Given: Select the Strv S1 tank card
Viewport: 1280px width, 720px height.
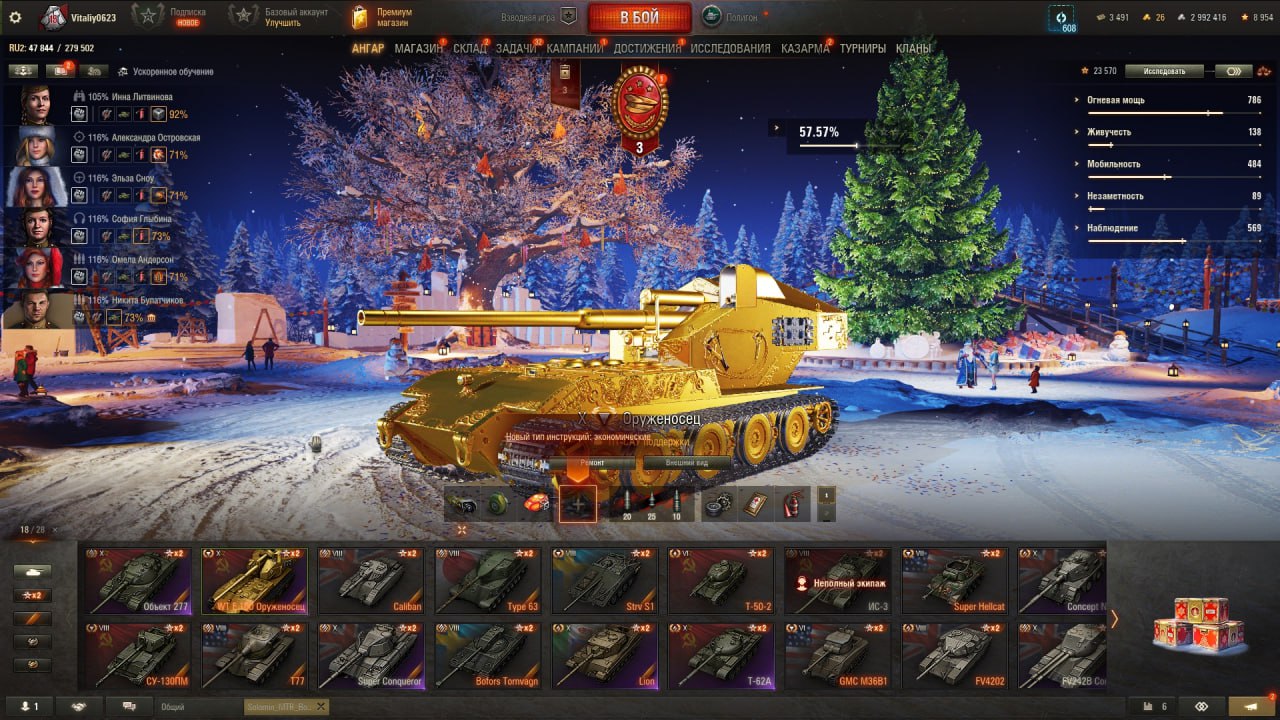Looking at the screenshot, I should pos(605,581).
